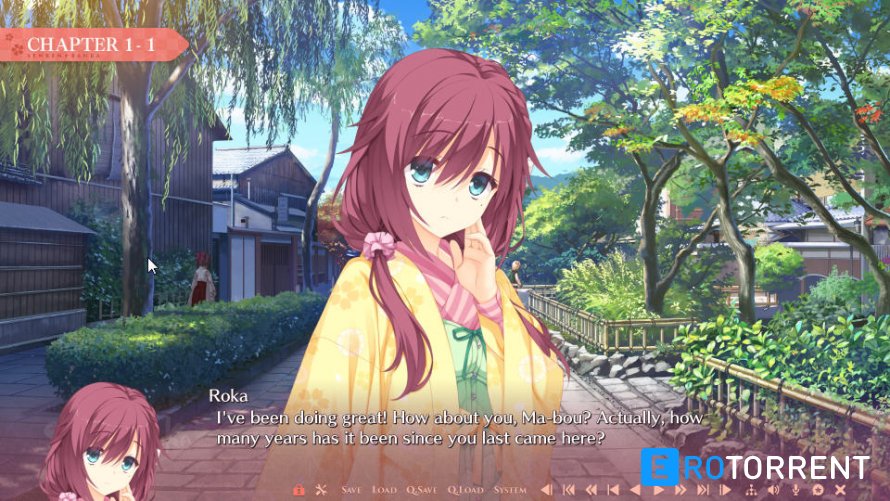Click the microphone voice icon
The height and width of the screenshot is (501, 890).
(796, 490)
